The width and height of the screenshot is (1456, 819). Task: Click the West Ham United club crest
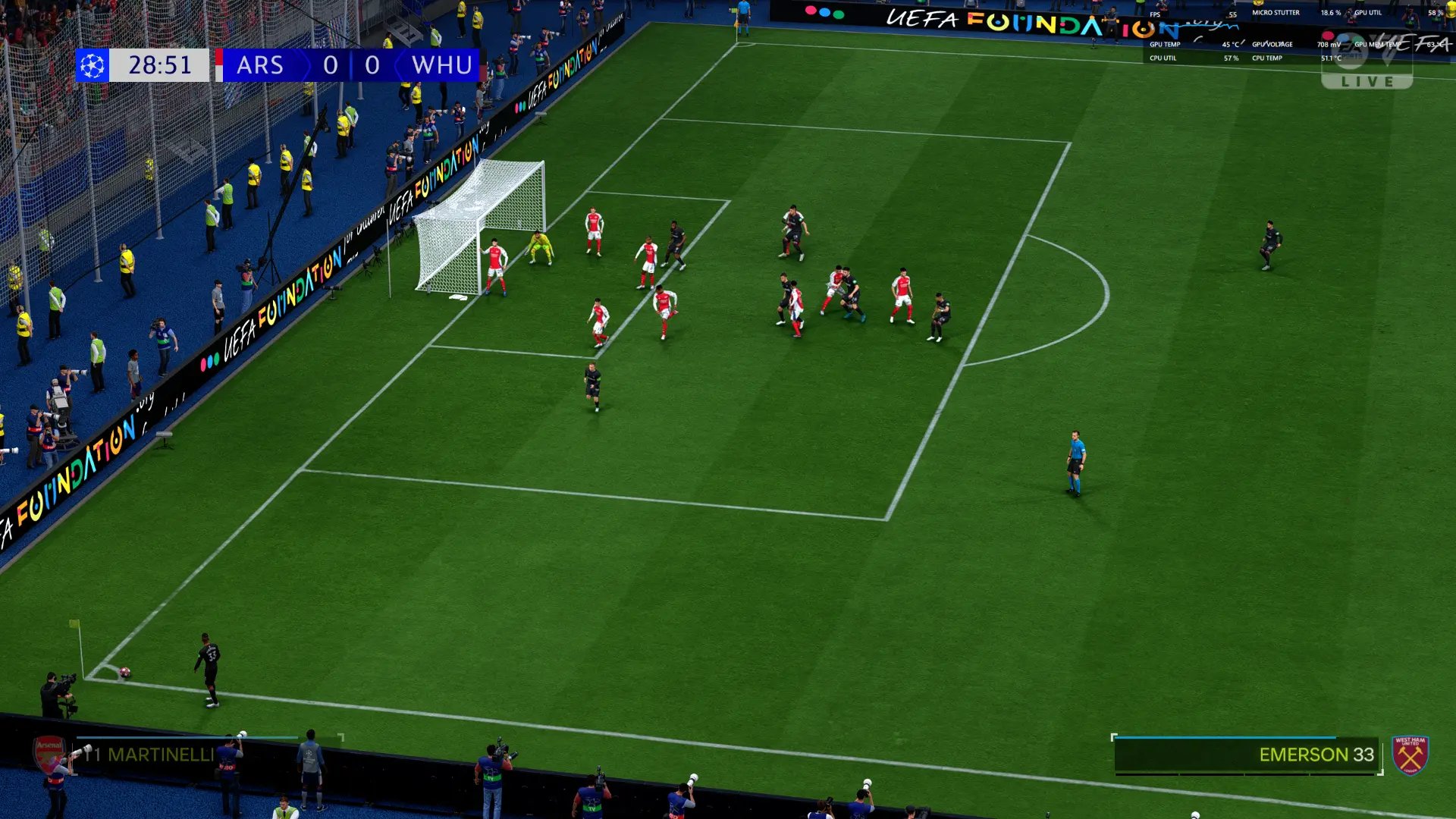pyautogui.click(x=1410, y=755)
